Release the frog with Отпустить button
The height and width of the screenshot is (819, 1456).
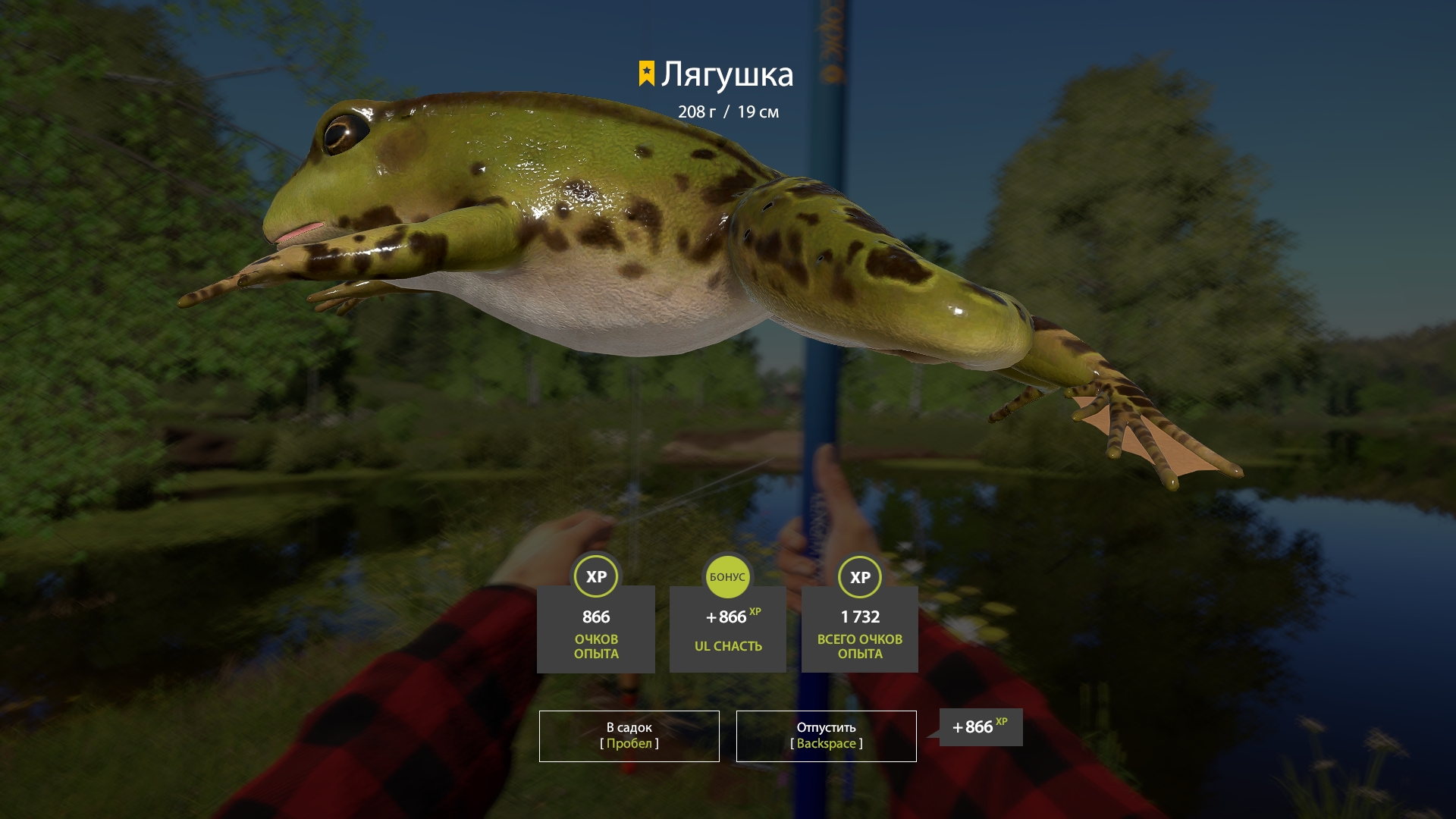(x=826, y=736)
